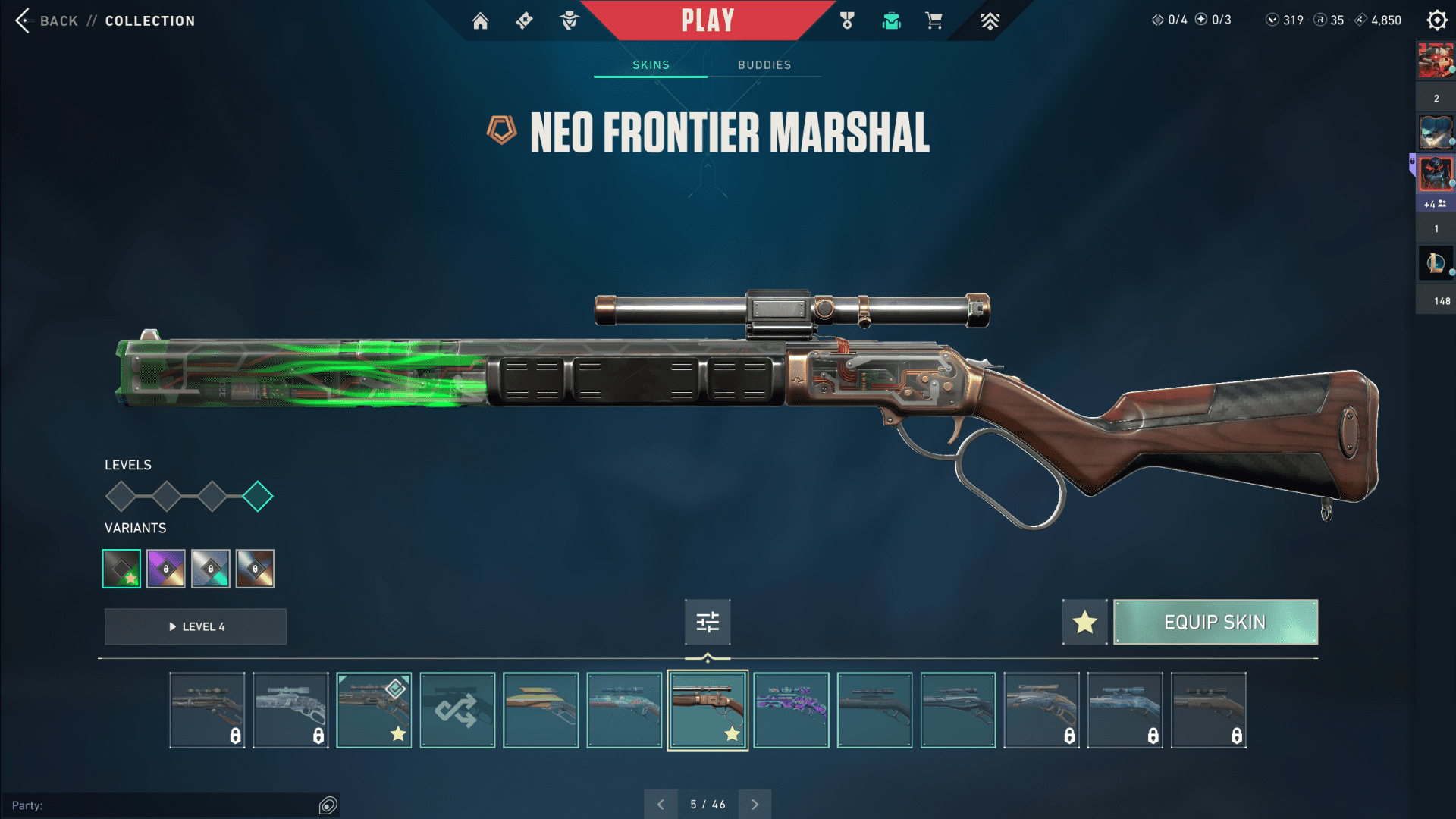
Task: Open the skin filter options
Action: [x=708, y=623]
